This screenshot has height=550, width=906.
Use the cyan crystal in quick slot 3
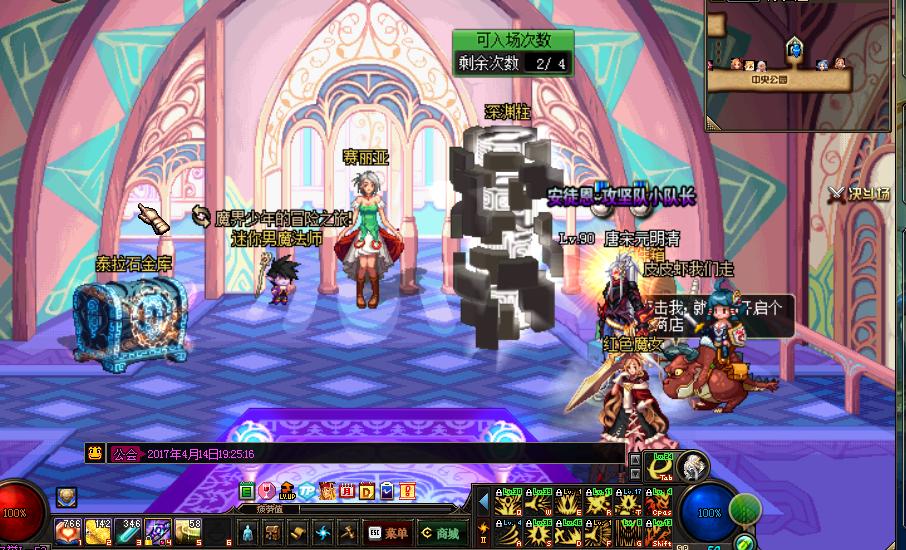coord(129,531)
